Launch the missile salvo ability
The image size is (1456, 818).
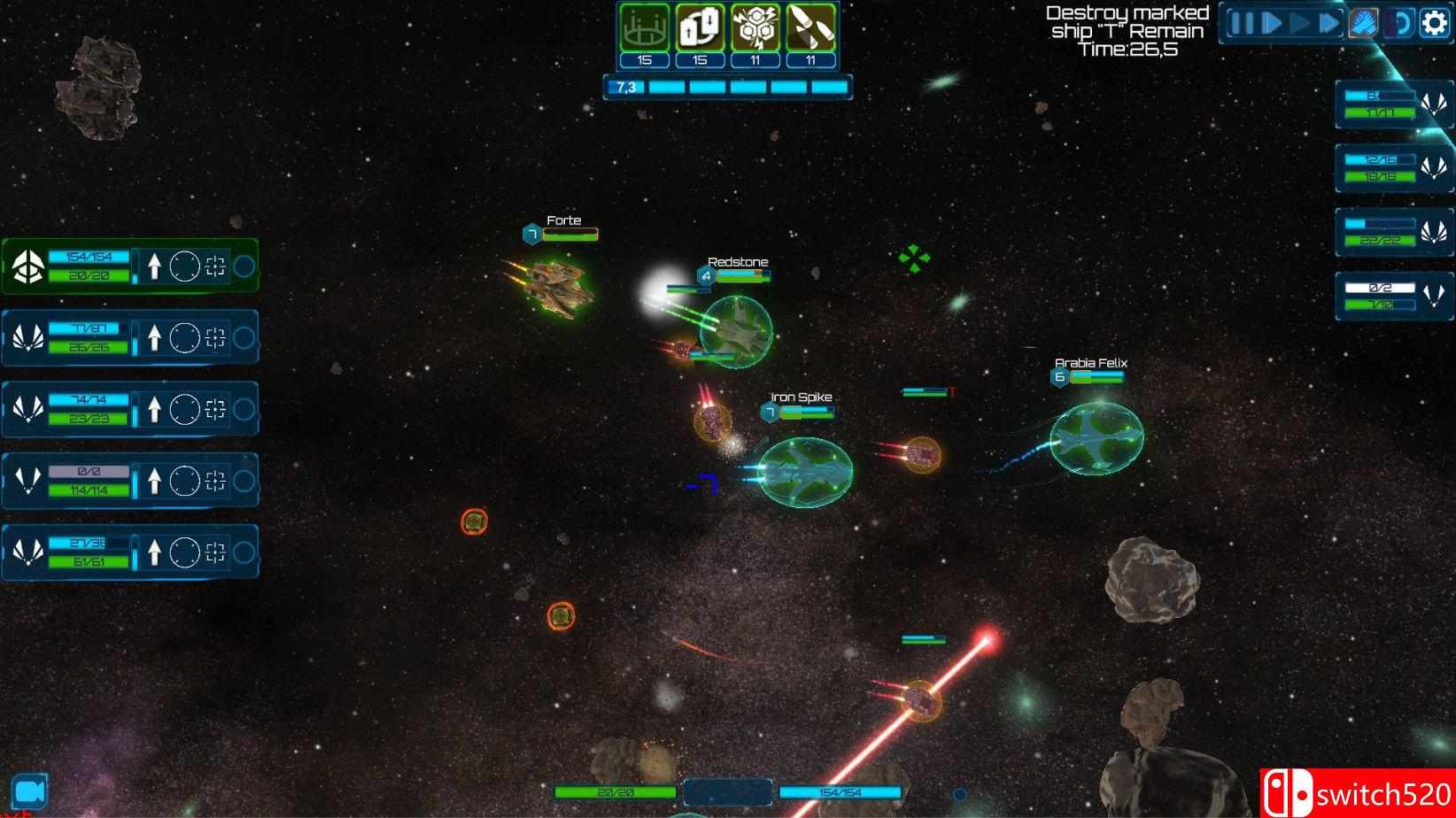point(810,28)
